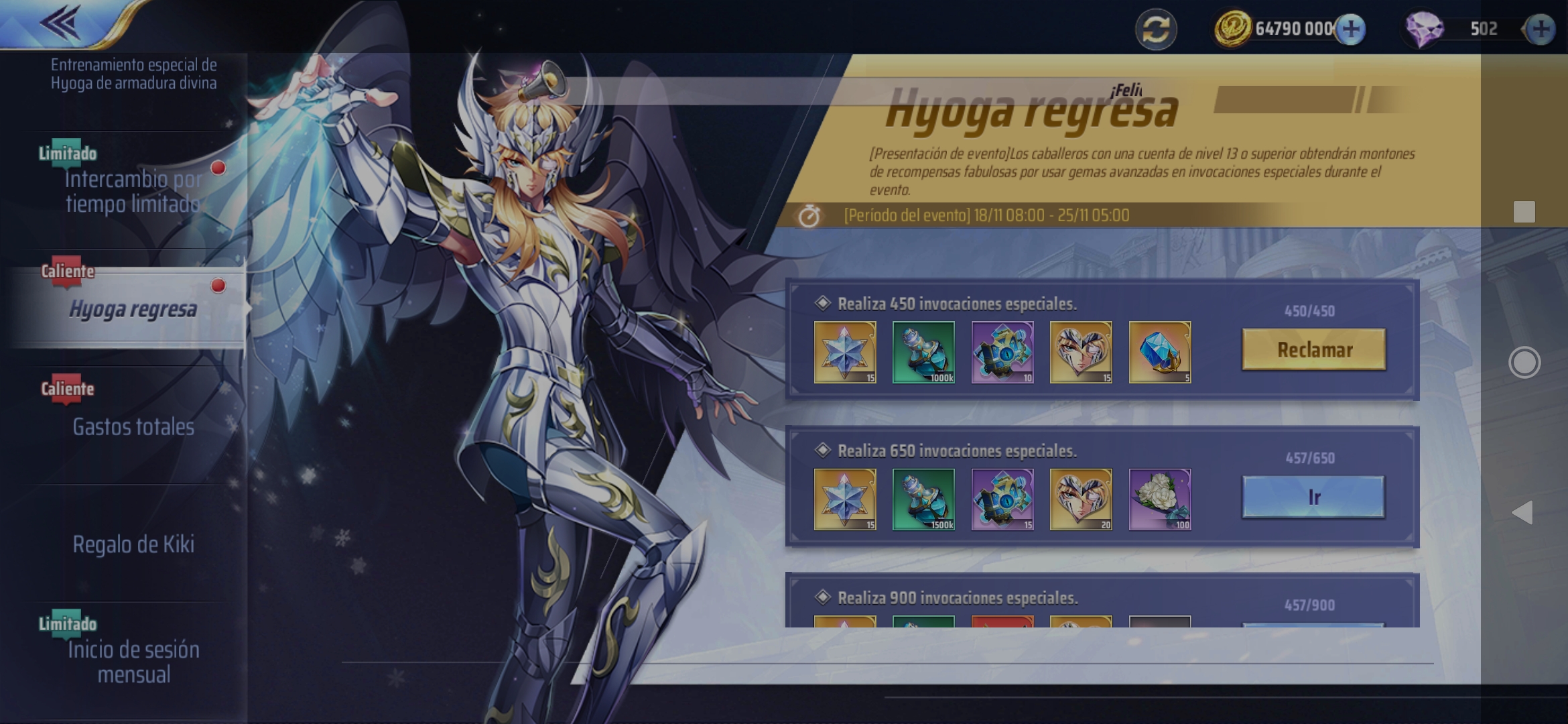Add more purple diamonds with plus button
This screenshot has height=724, width=1568.
(1541, 29)
